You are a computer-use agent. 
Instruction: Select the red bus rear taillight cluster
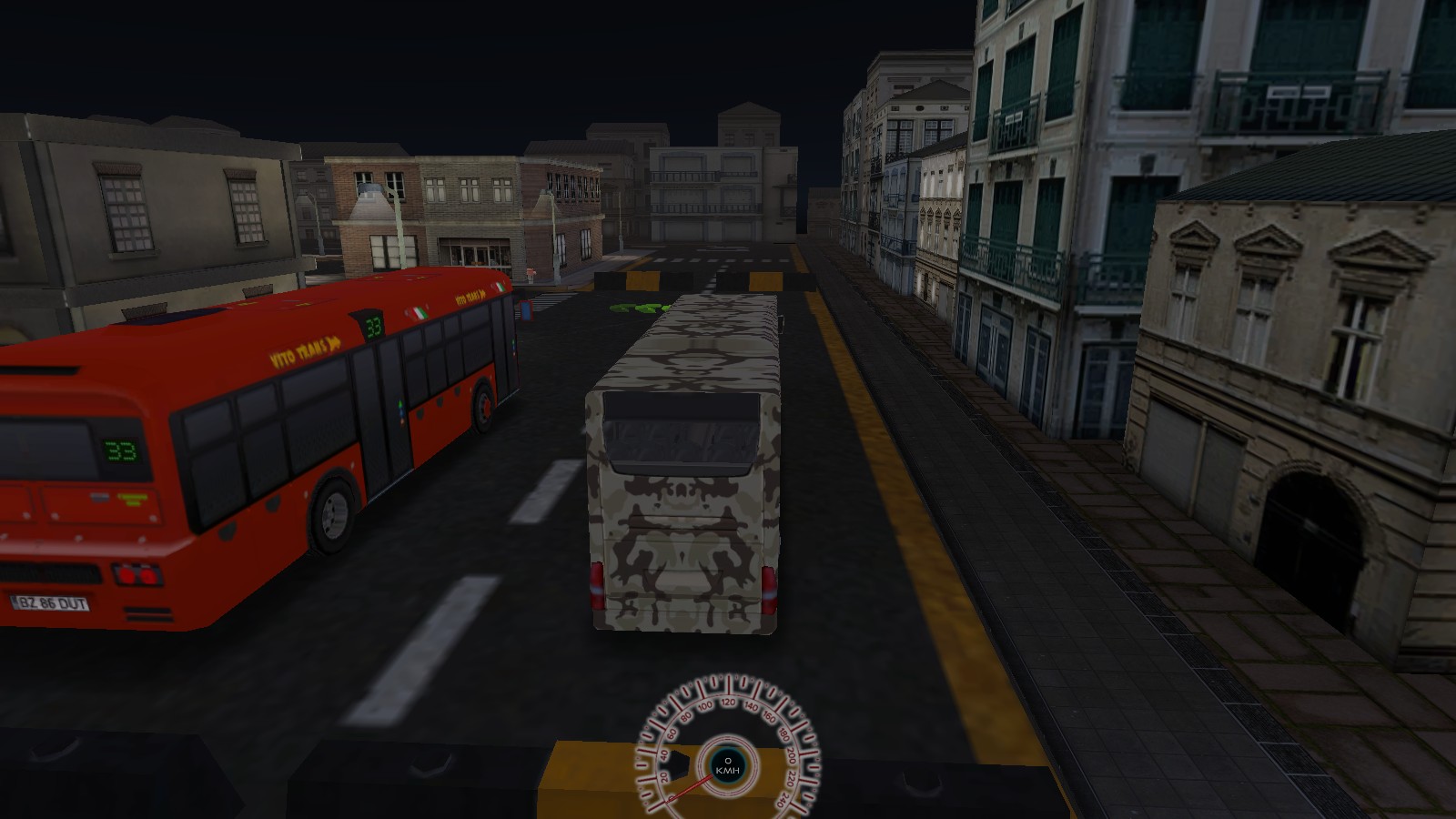click(136, 576)
